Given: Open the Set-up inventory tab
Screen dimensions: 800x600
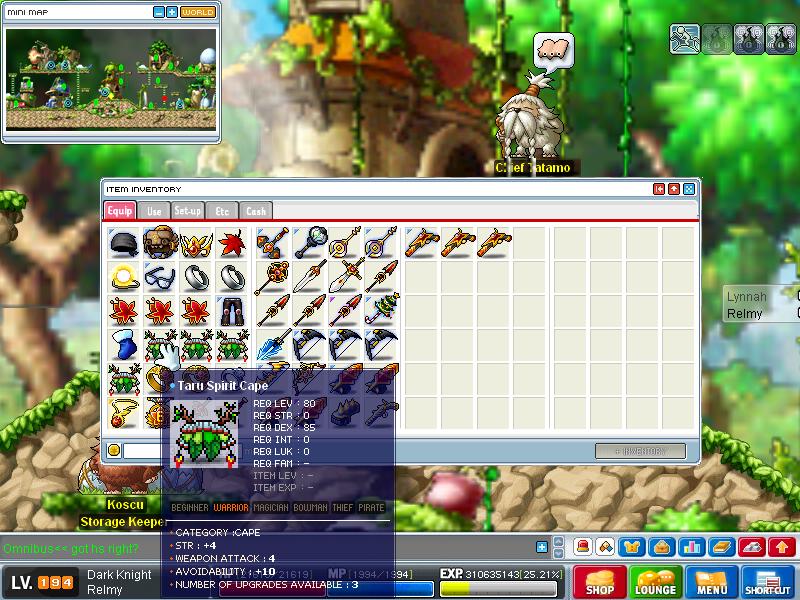Looking at the screenshot, I should point(188,211).
